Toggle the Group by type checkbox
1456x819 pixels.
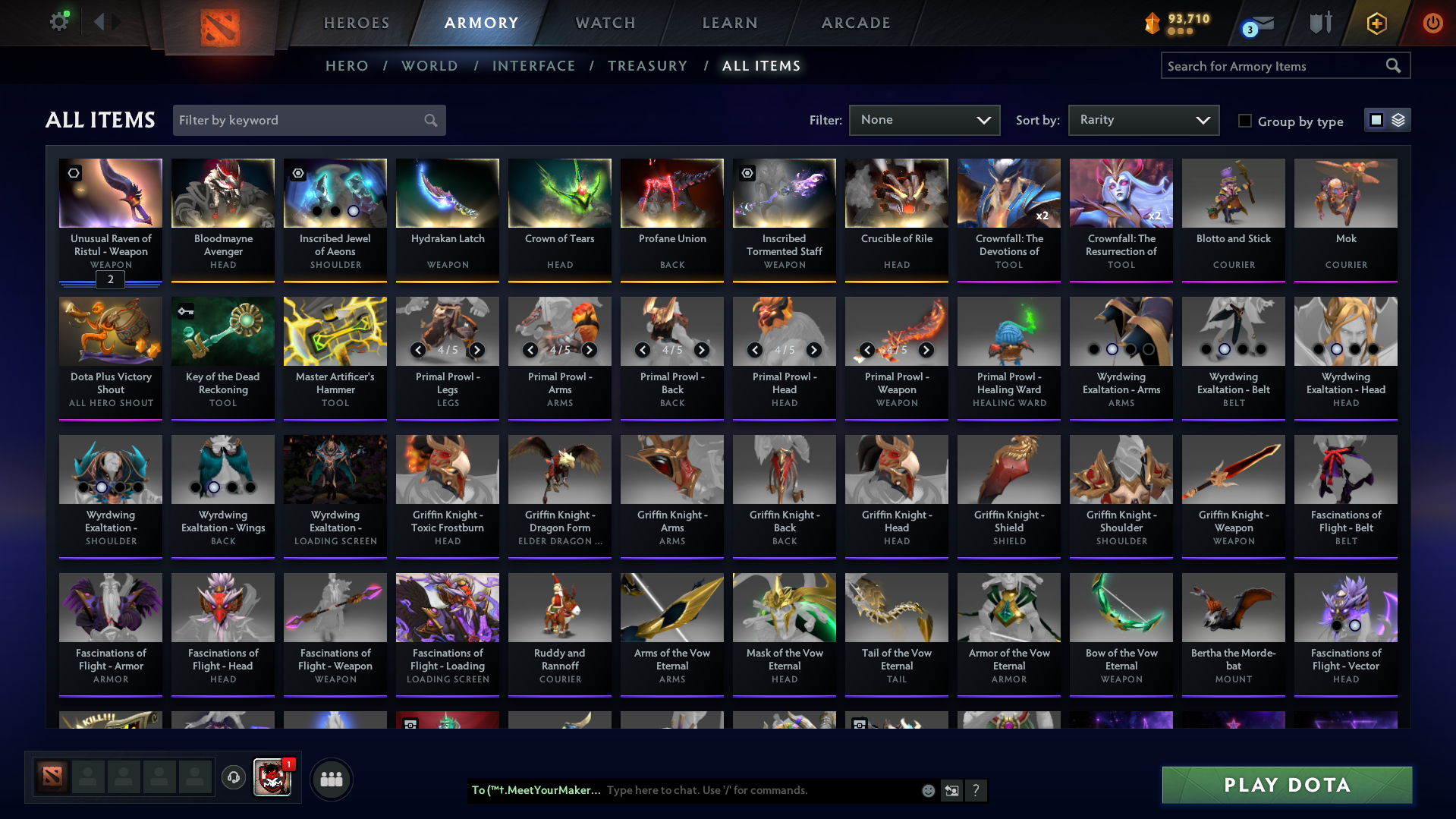tap(1245, 121)
